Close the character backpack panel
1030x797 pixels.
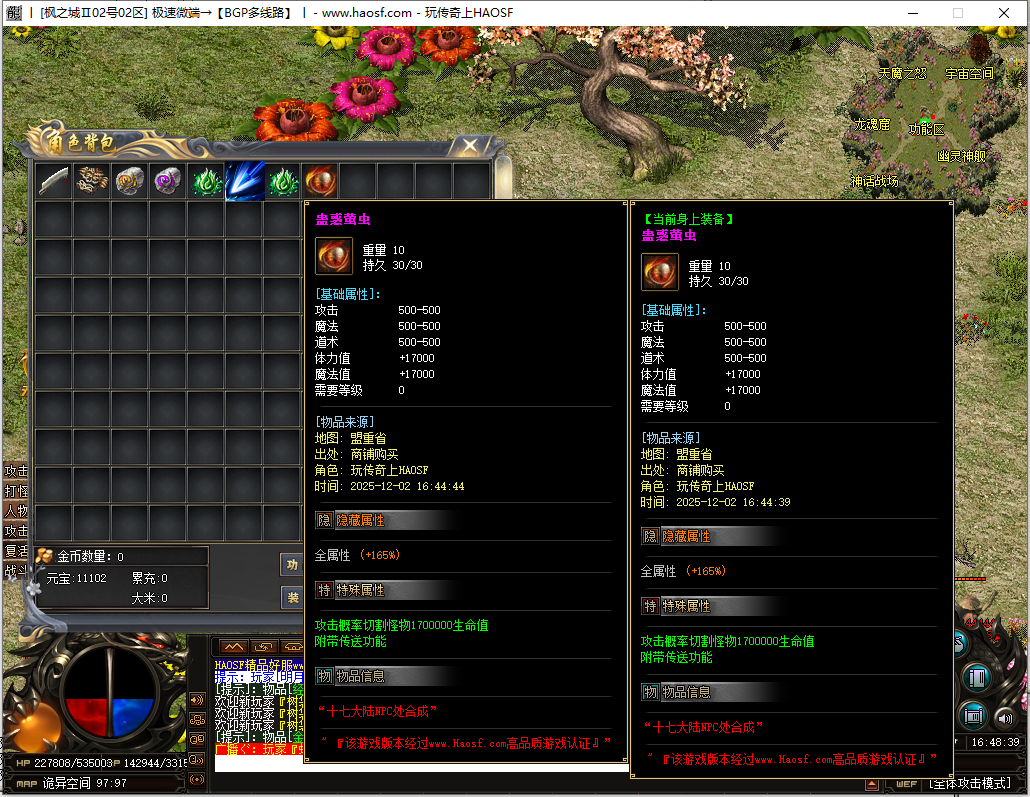pyautogui.click(x=469, y=146)
